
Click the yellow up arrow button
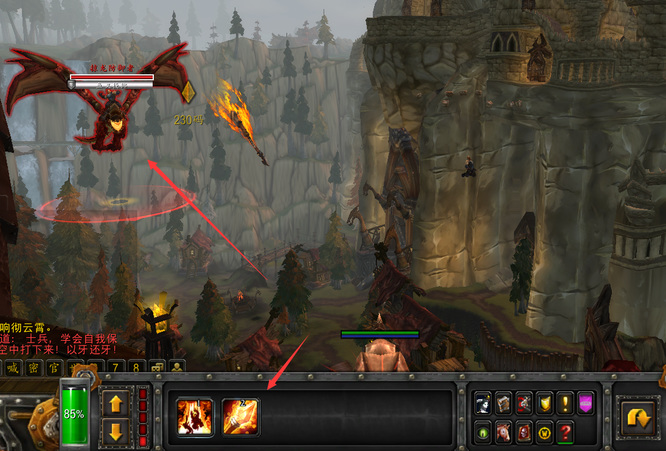(x=115, y=404)
